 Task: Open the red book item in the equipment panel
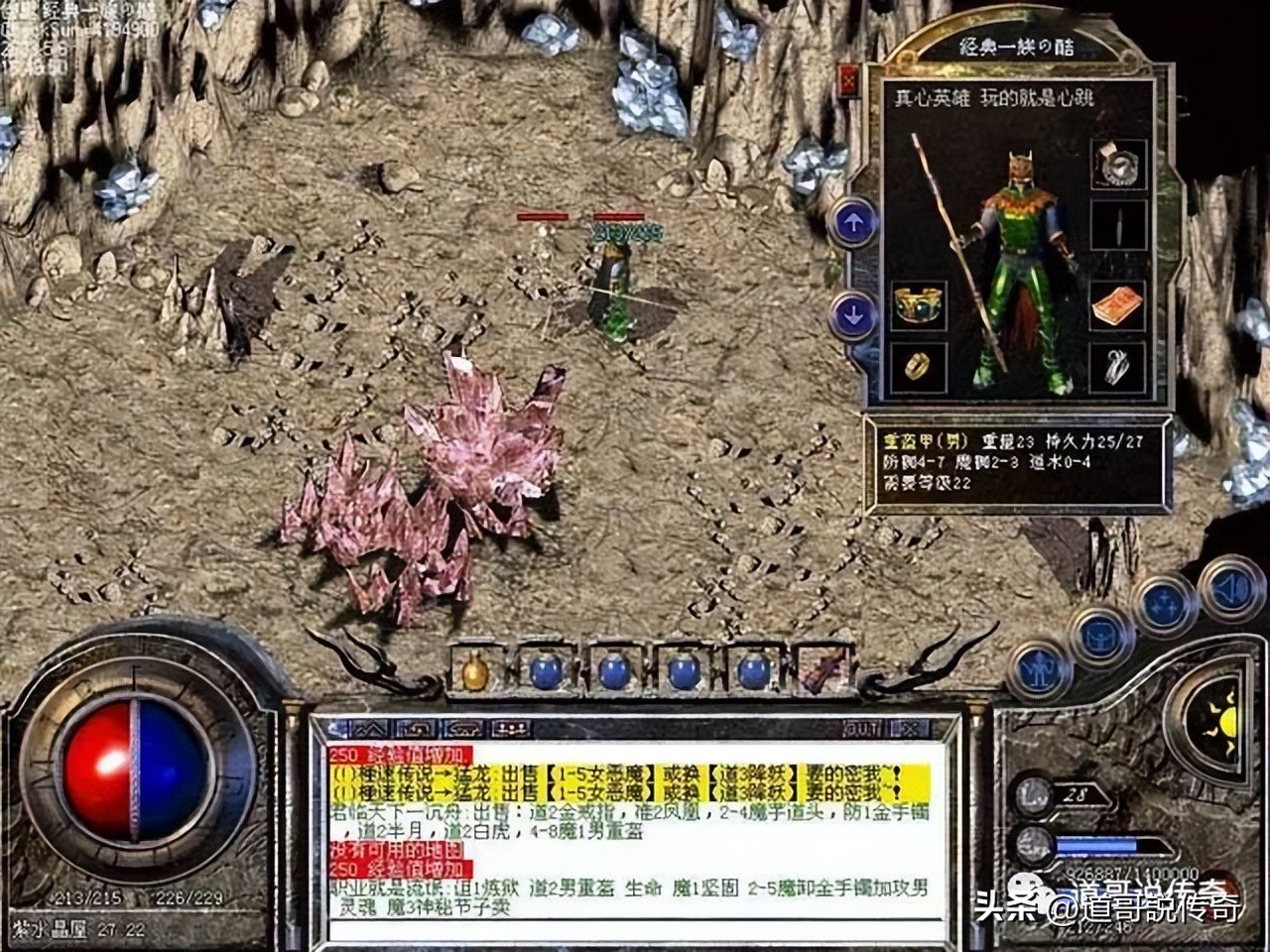point(1119,305)
